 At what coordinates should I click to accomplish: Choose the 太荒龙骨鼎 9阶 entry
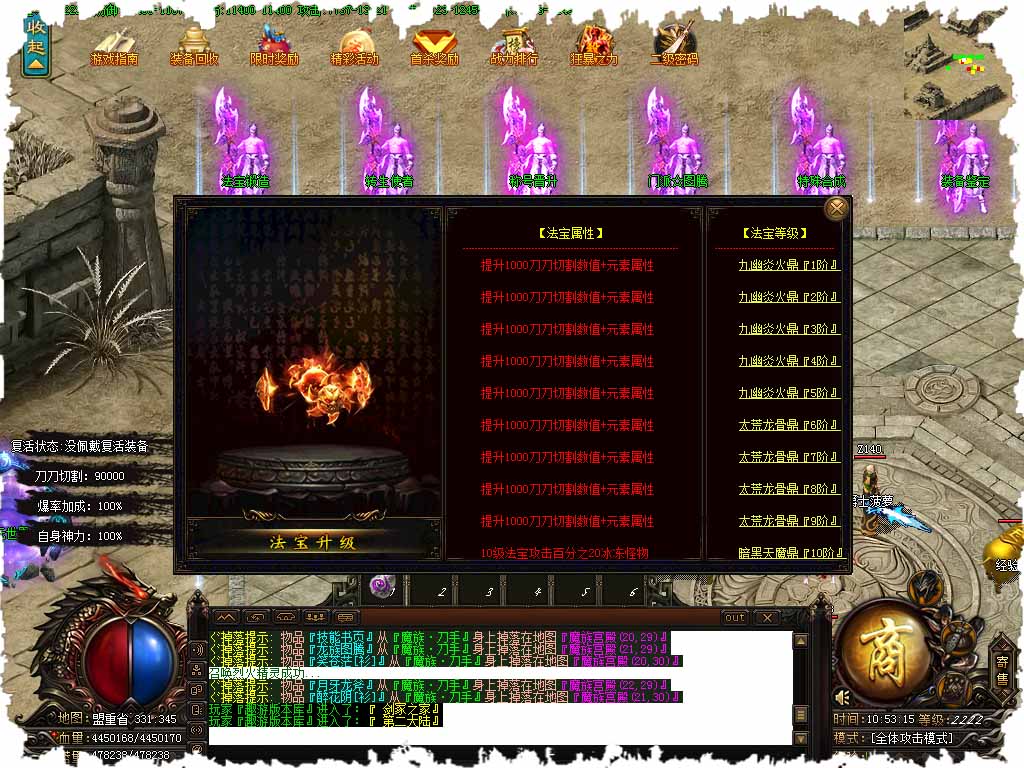[789, 521]
